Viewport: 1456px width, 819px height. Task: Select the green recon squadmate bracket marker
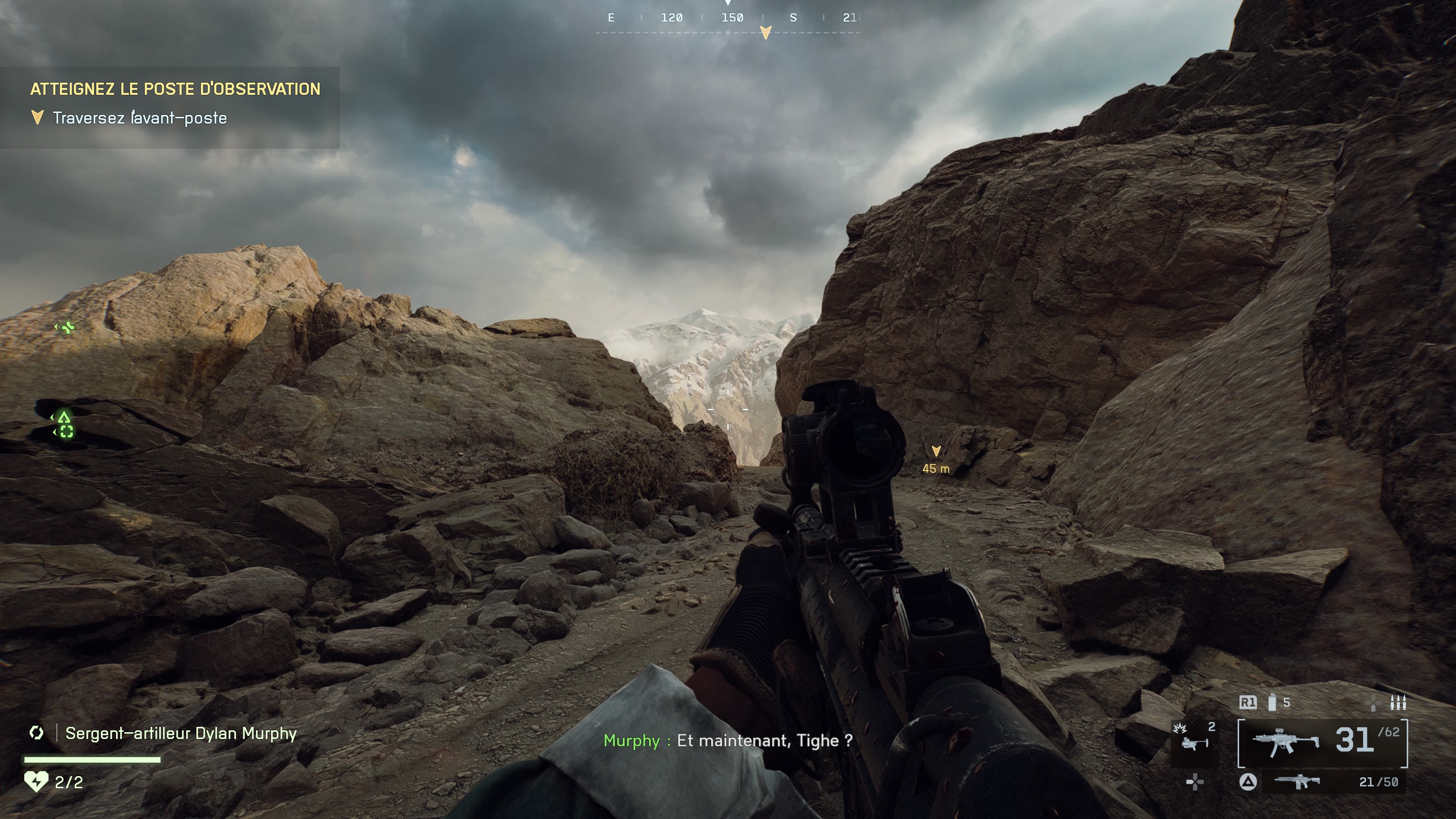click(66, 432)
